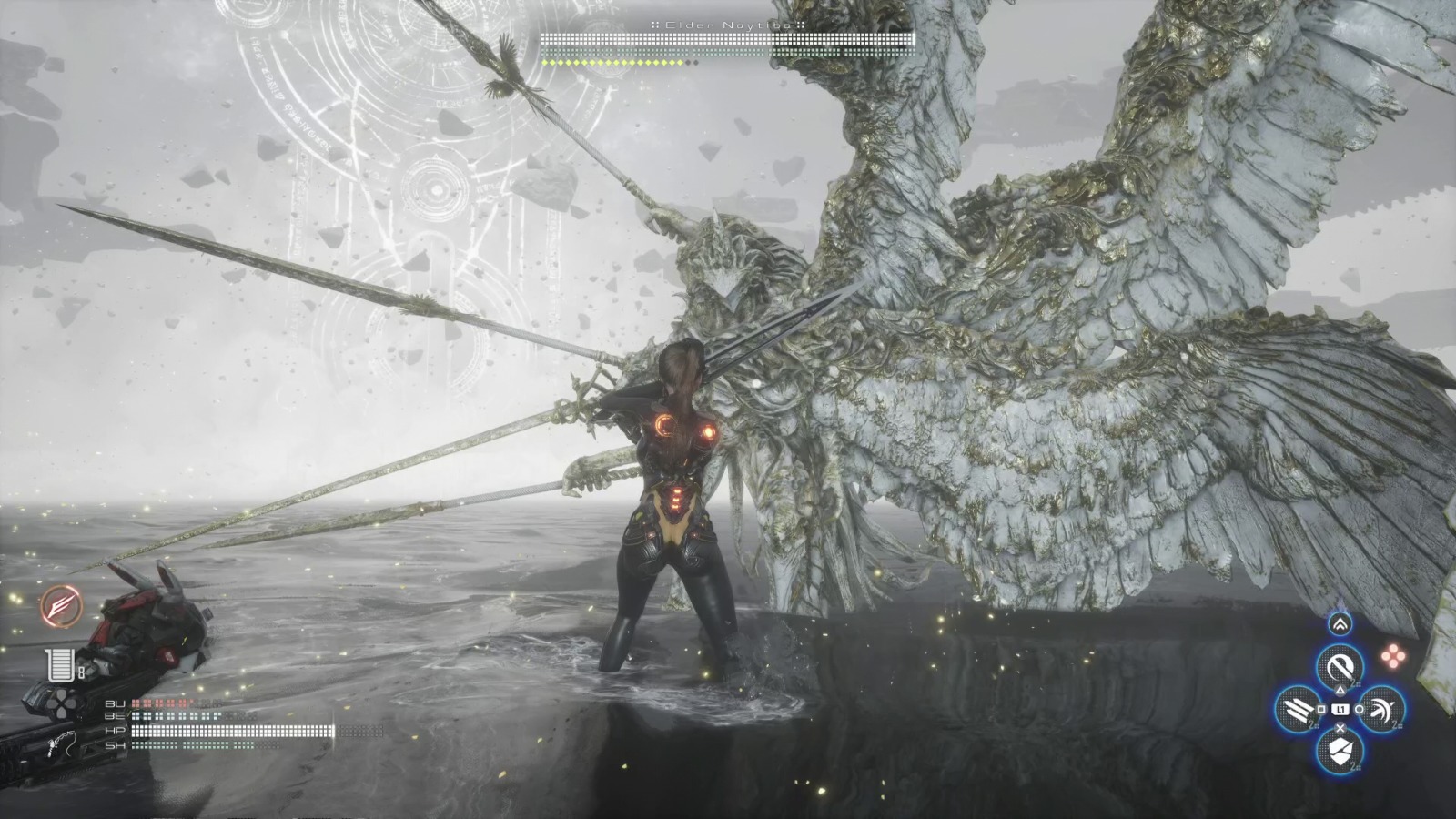Trigger the Circle piercing-arrow skill icon
Viewport: 1456px width, 819px height.
point(1383,710)
